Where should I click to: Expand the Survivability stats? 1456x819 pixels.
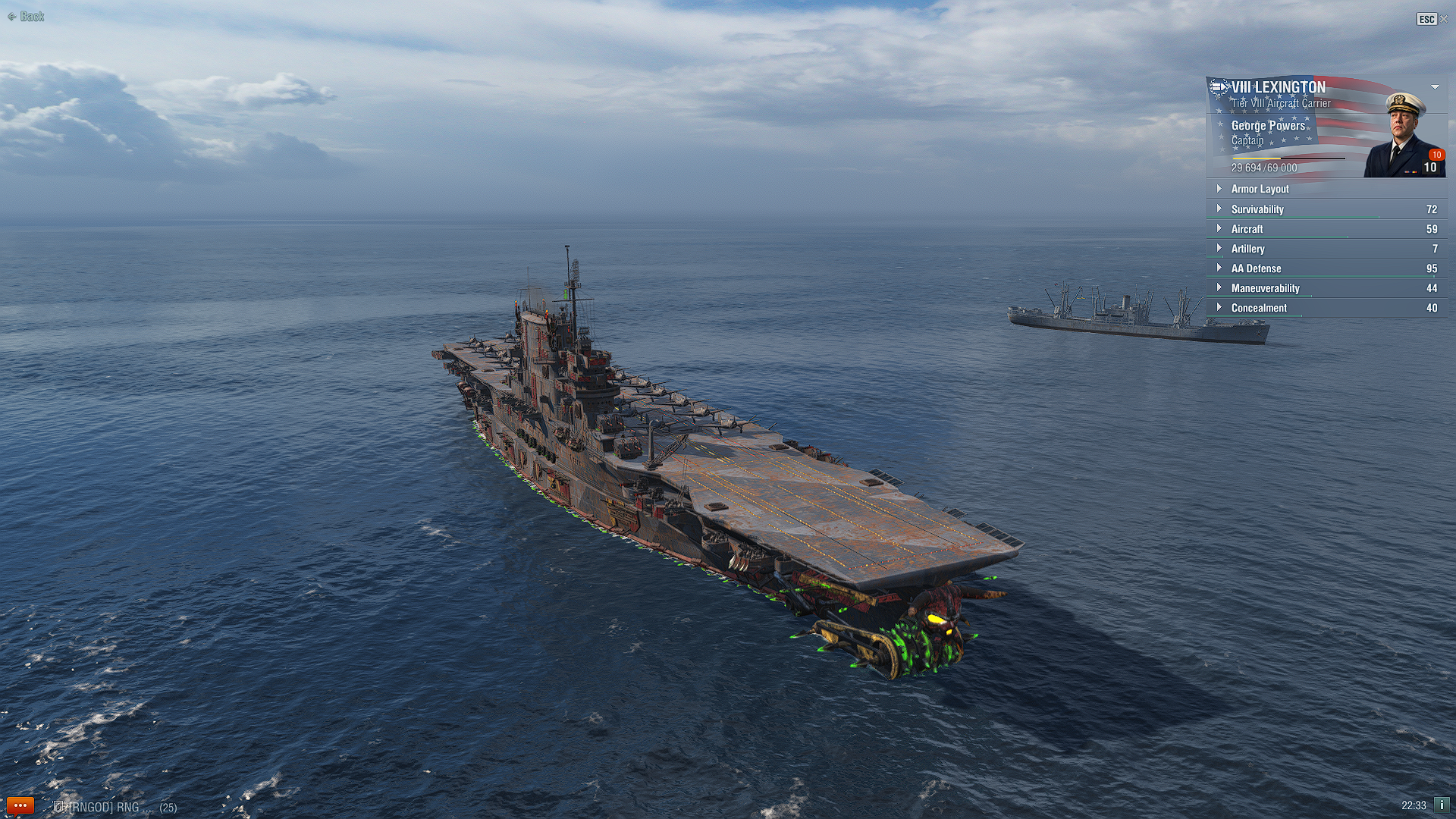[1257, 209]
